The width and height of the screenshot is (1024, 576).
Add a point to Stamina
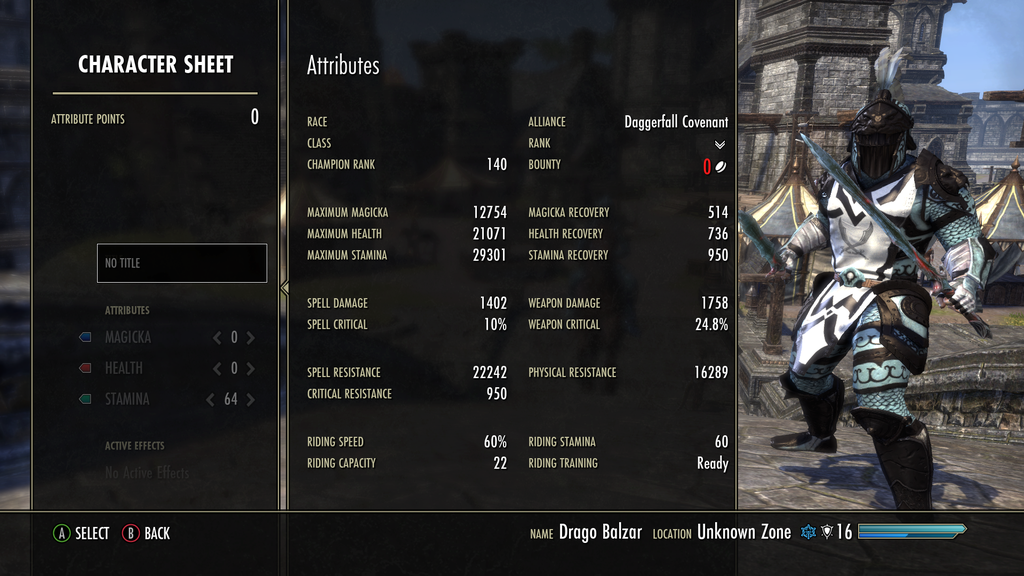click(251, 400)
